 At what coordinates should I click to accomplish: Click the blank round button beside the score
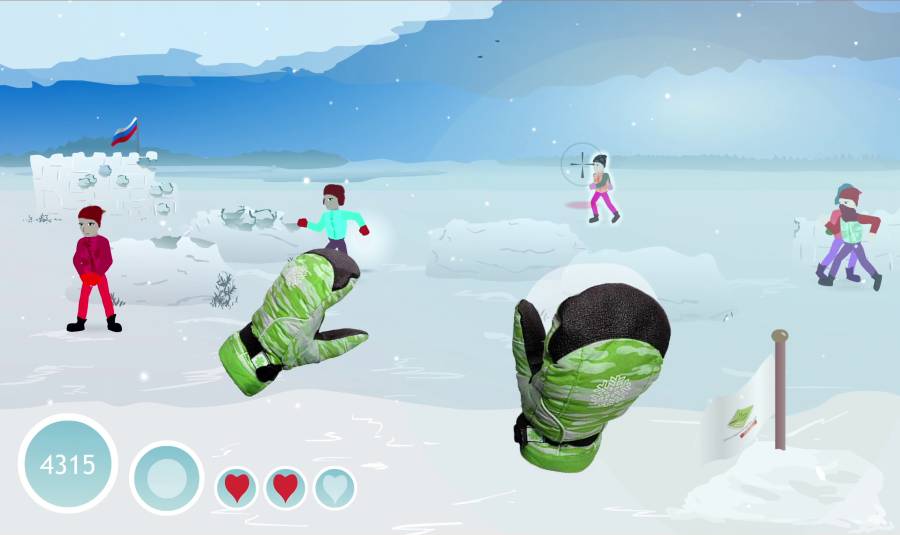167,478
